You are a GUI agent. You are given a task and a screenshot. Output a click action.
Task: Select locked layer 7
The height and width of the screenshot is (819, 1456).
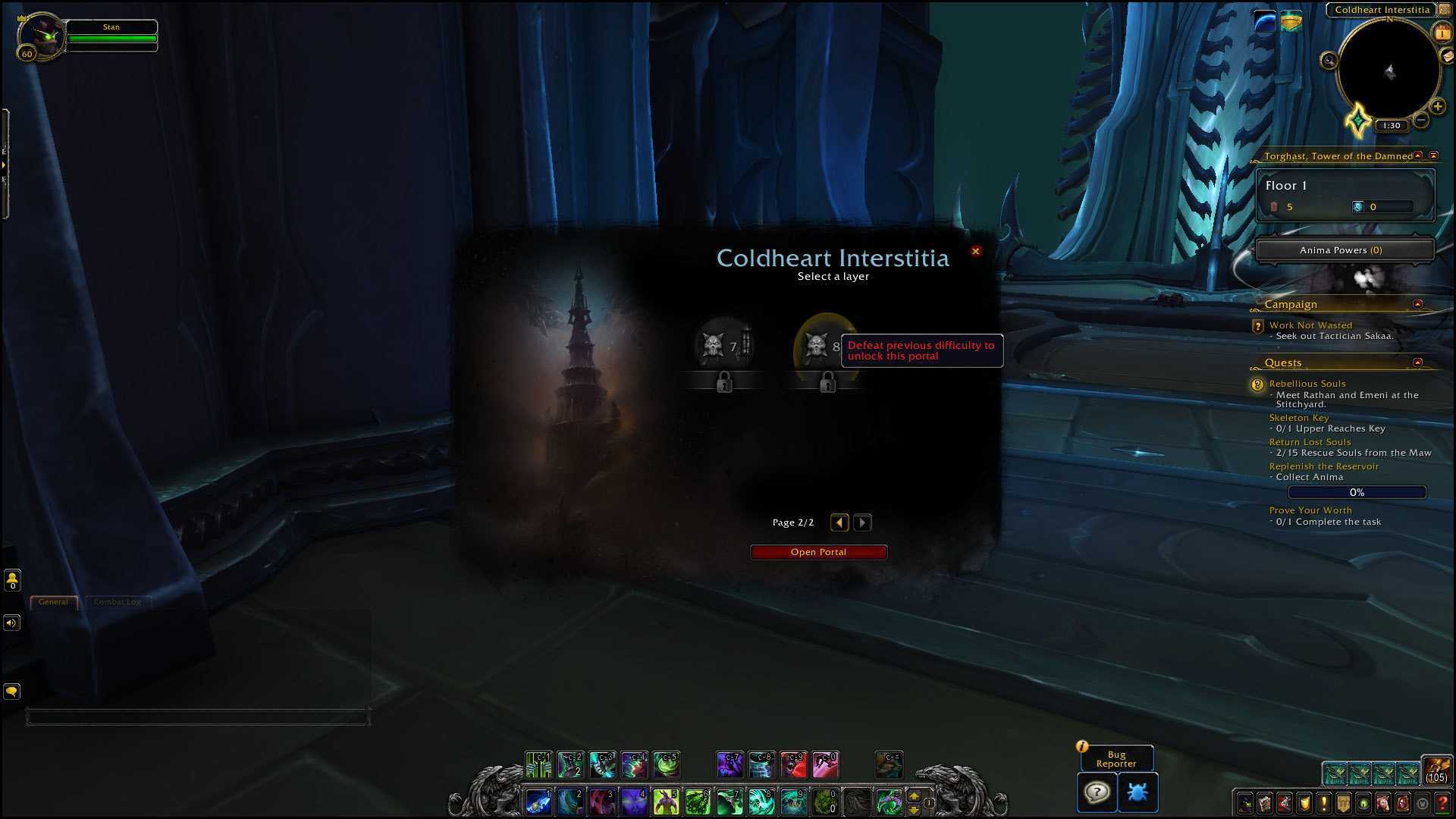point(724,347)
